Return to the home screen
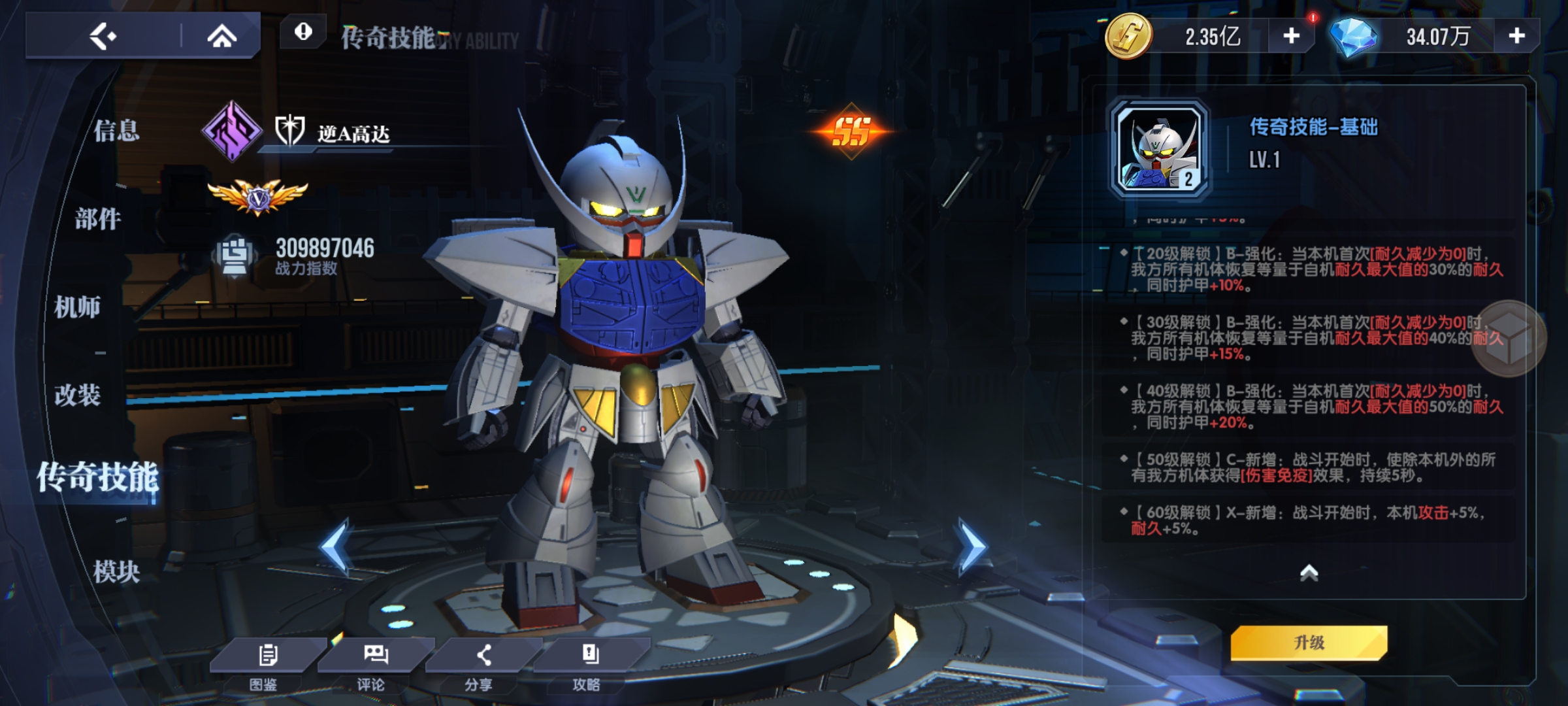The height and width of the screenshot is (706, 1568). (x=221, y=36)
